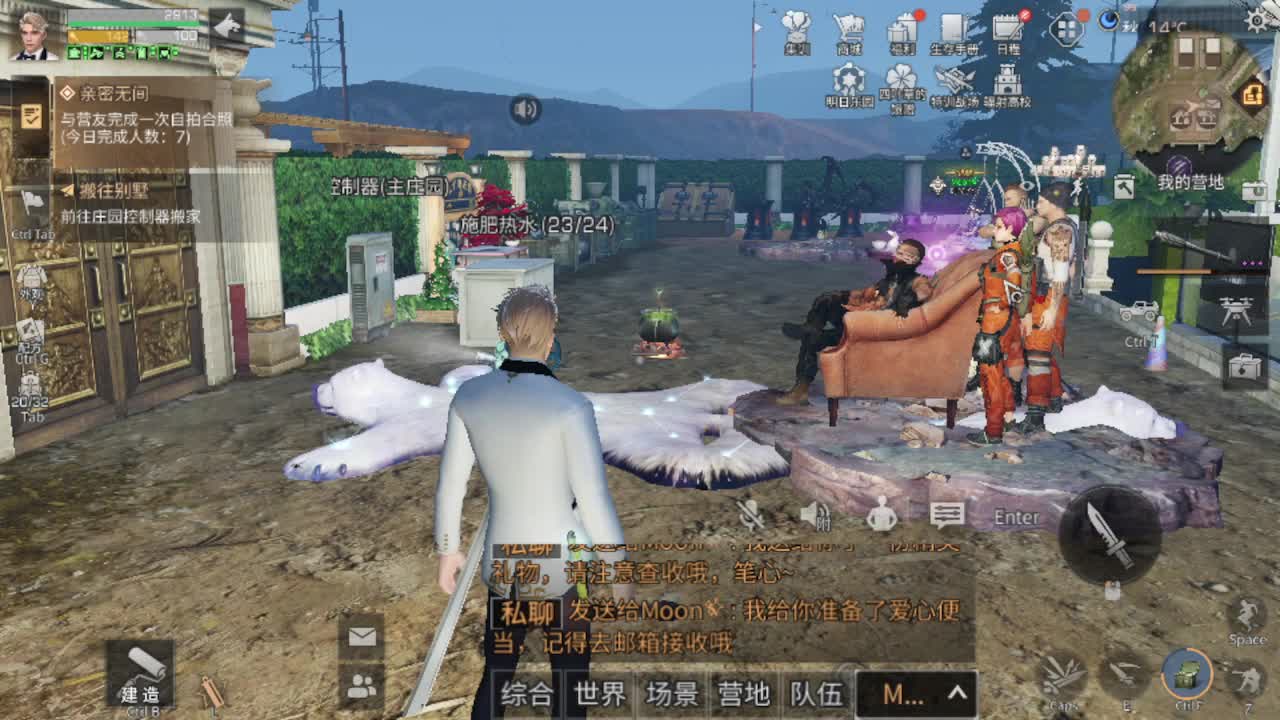Image resolution: width=1280 pixels, height=720 pixels.
Task: Open the 日程 daily schedule icon
Action: click(1005, 28)
